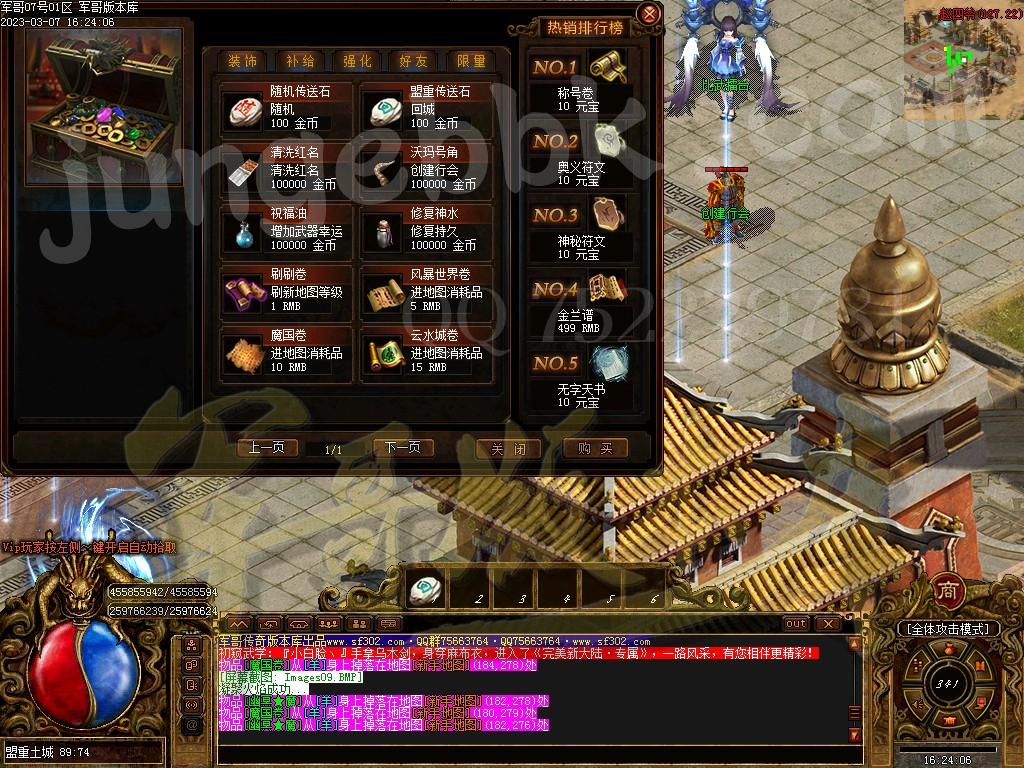Select the 魔国卷 scroll item
The width and height of the screenshot is (1024, 768).
tap(287, 353)
